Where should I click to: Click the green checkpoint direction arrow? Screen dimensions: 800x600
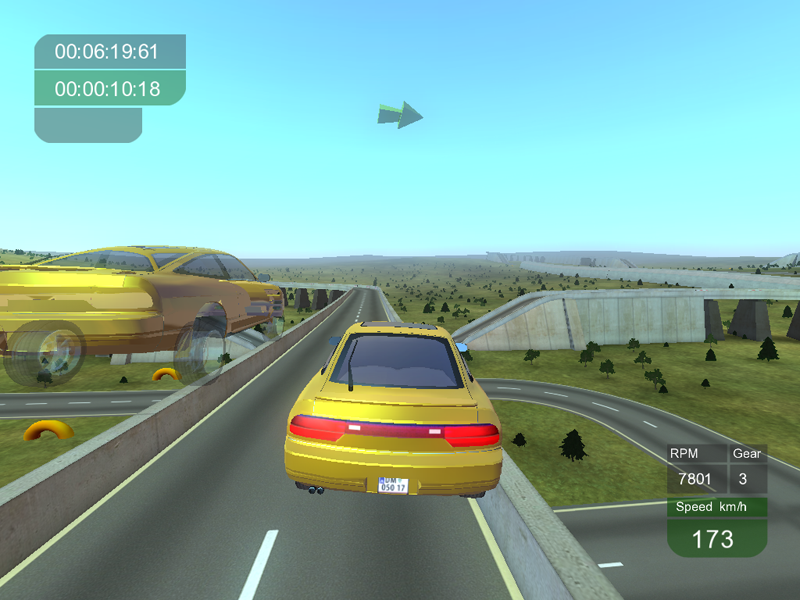click(x=400, y=115)
